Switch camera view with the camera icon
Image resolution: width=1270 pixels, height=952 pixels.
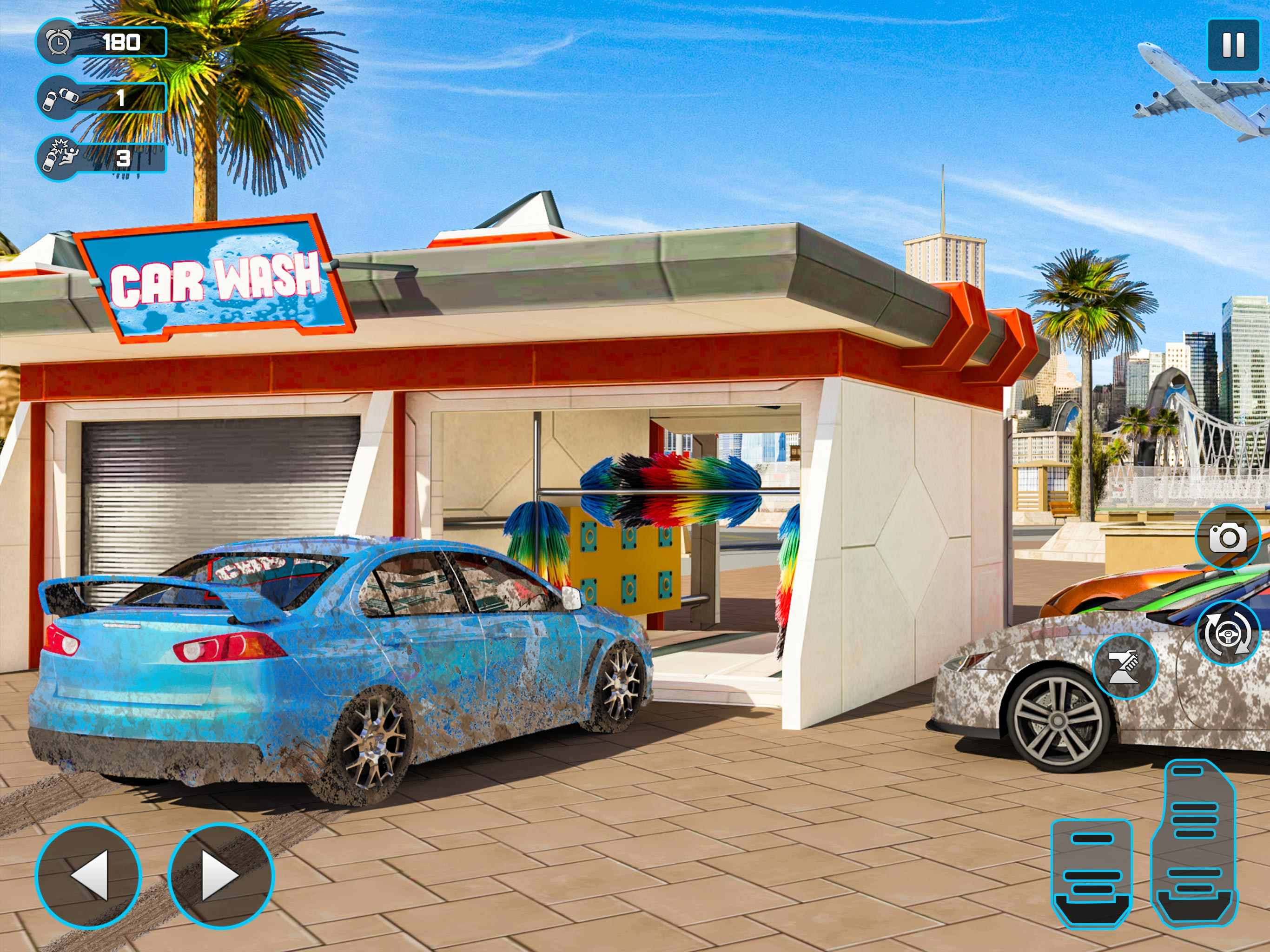[x=1228, y=537]
